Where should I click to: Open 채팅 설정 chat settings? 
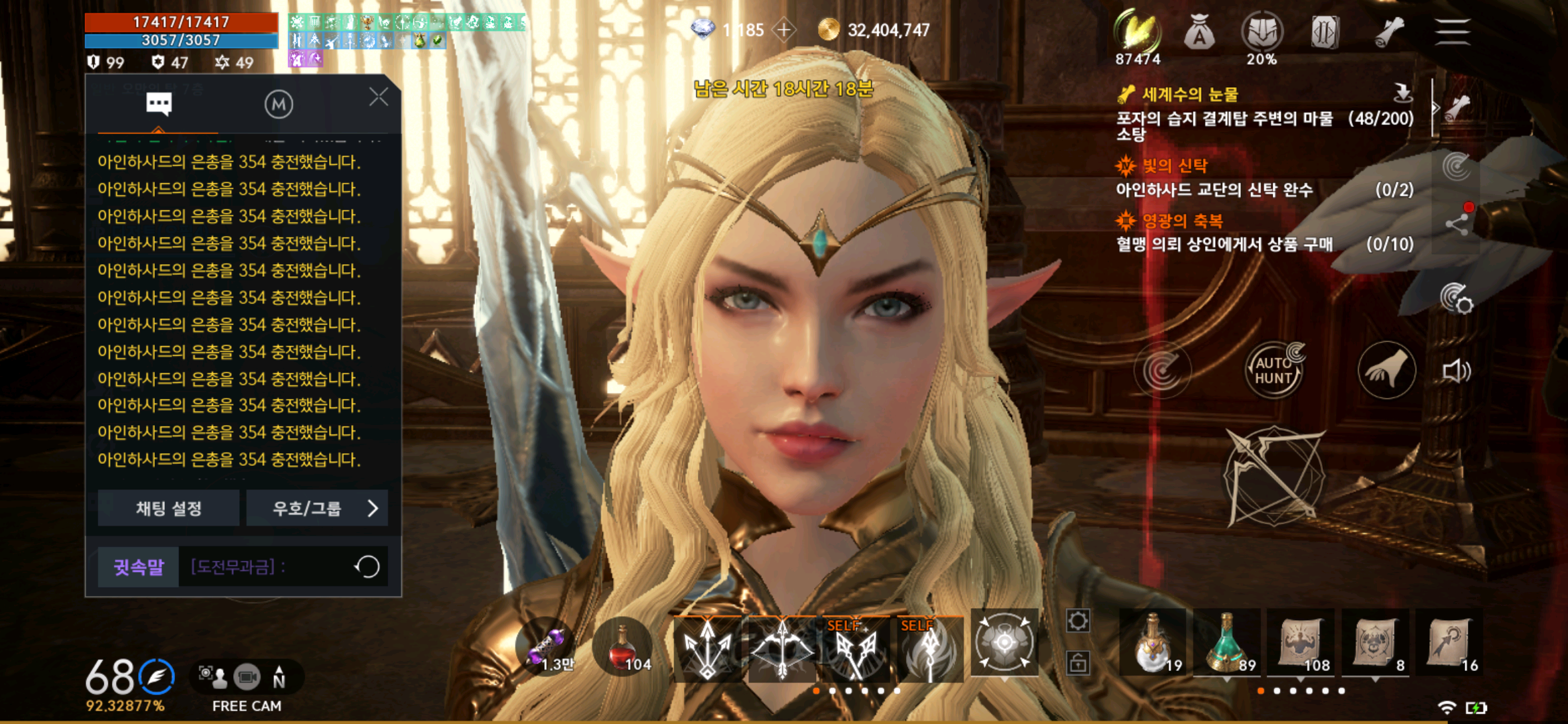point(169,508)
